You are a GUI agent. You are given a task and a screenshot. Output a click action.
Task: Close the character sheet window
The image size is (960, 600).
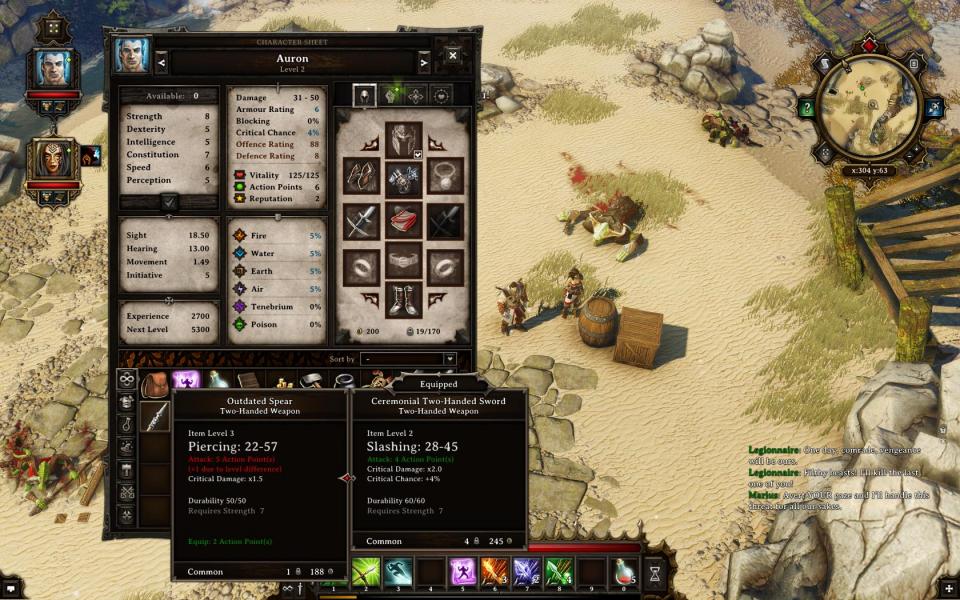(x=452, y=56)
